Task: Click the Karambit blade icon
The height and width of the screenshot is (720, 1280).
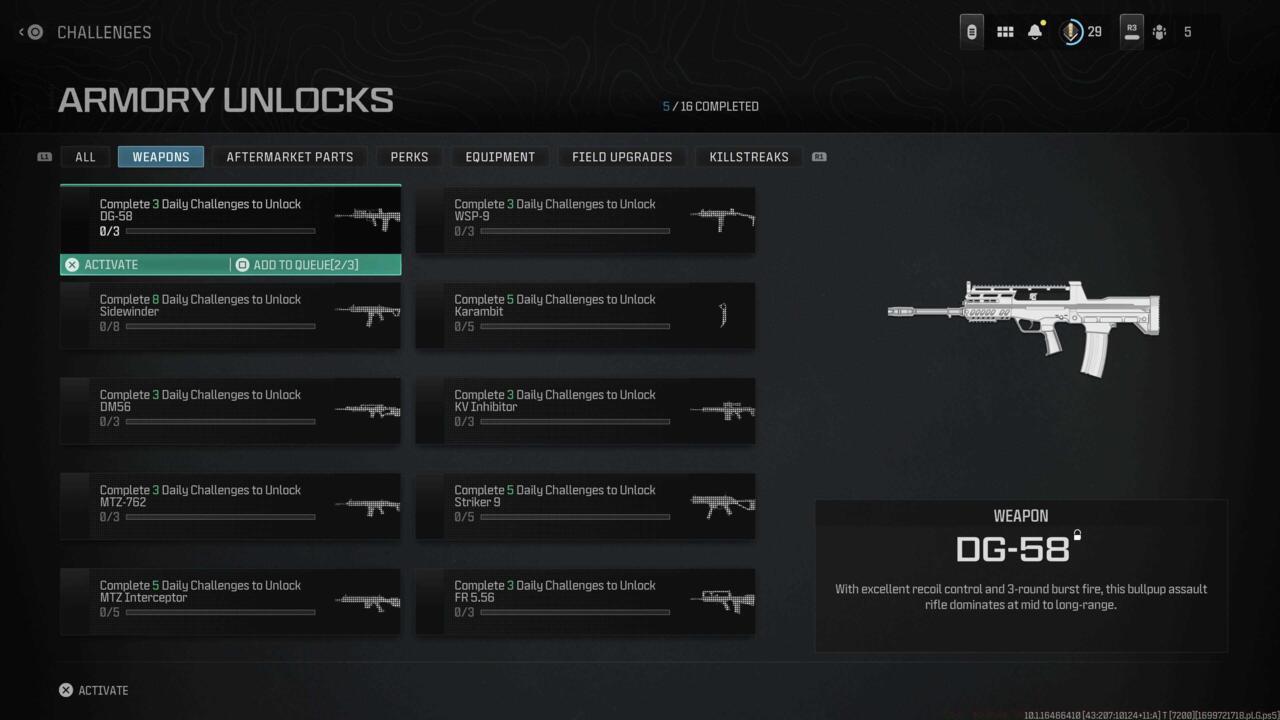Action: [x=723, y=315]
